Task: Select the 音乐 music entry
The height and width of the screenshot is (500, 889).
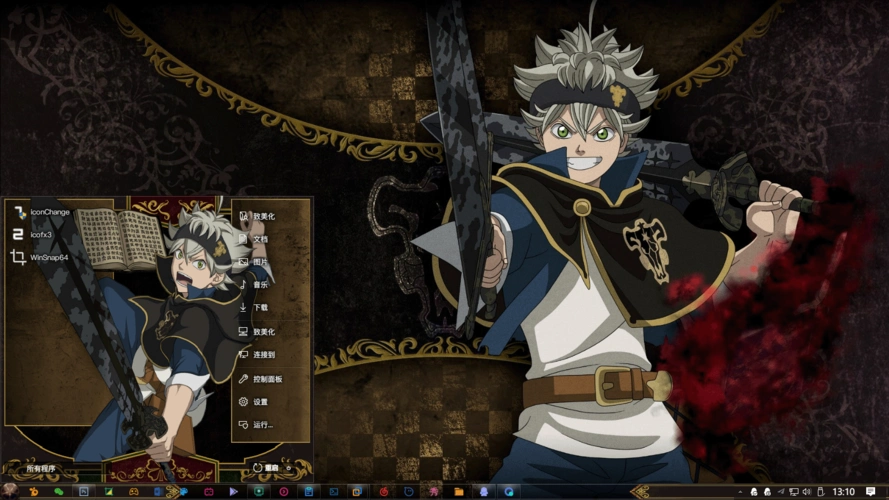Action: [260, 285]
